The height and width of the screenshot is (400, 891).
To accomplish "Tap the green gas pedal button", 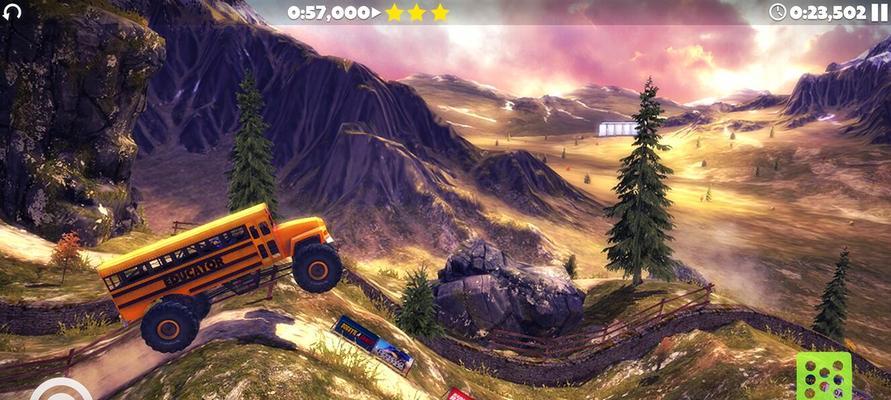I will click(x=823, y=378).
